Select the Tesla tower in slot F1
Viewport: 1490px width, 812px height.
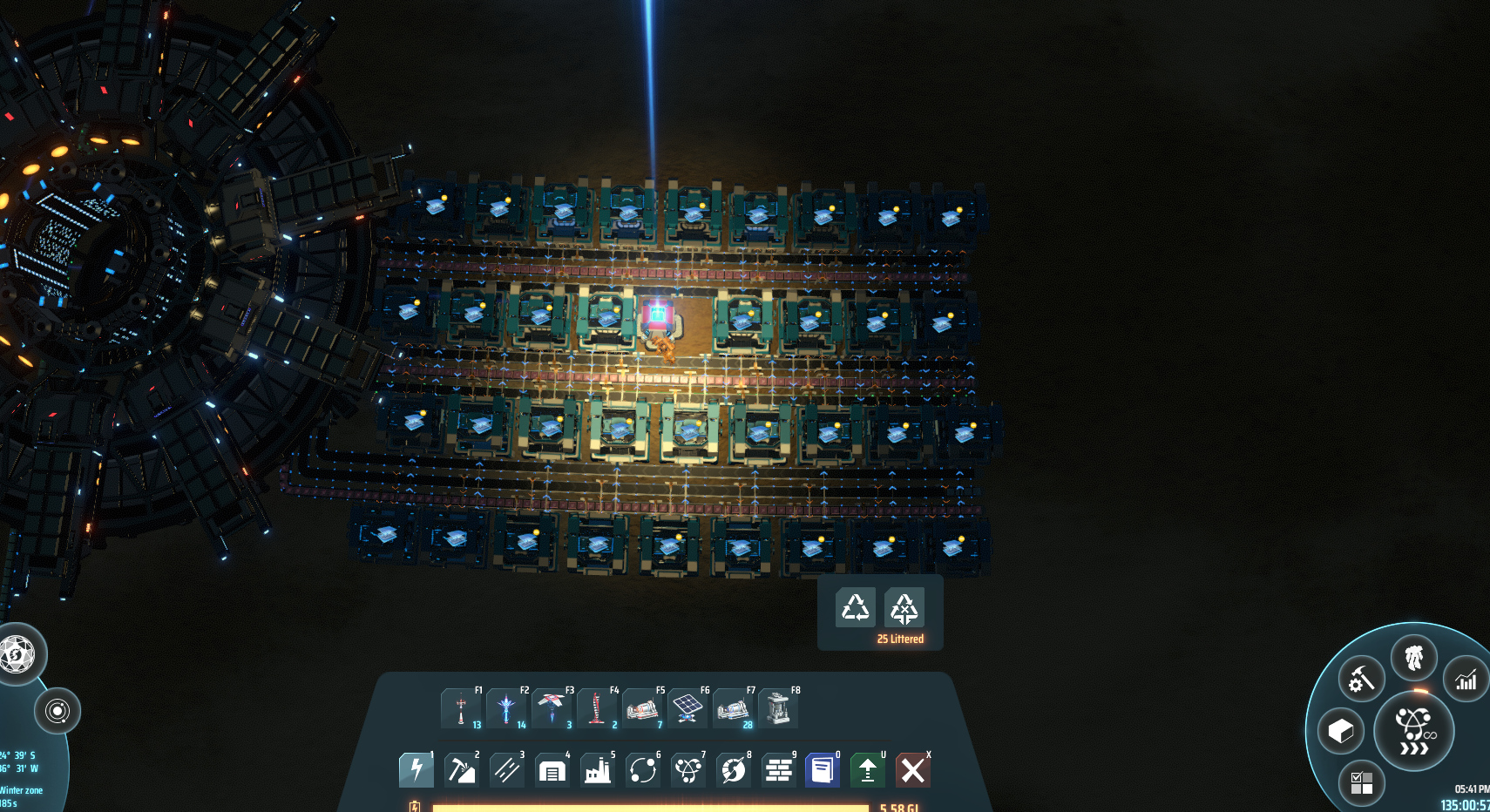(x=462, y=708)
